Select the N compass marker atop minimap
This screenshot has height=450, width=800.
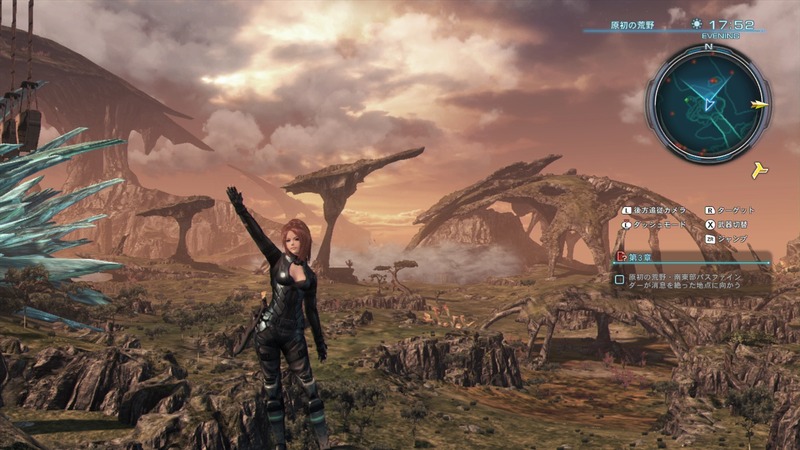coord(708,46)
